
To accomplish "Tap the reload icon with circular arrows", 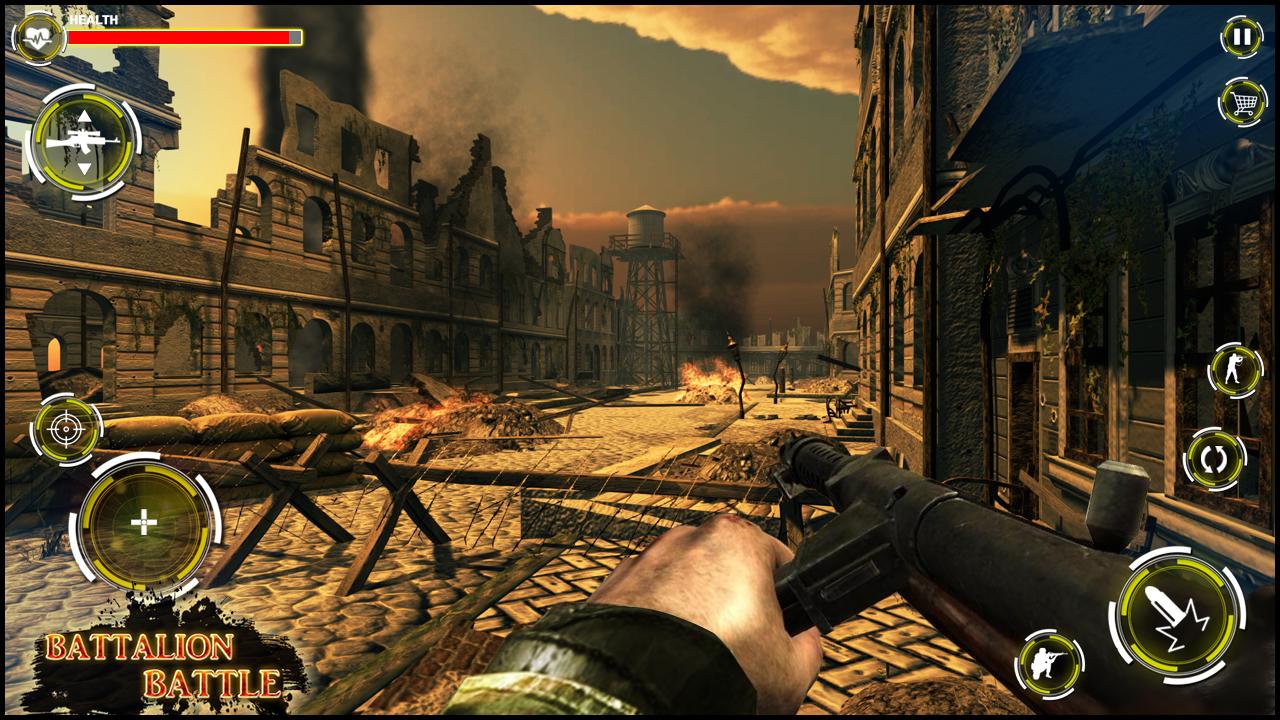I will coord(1213,457).
